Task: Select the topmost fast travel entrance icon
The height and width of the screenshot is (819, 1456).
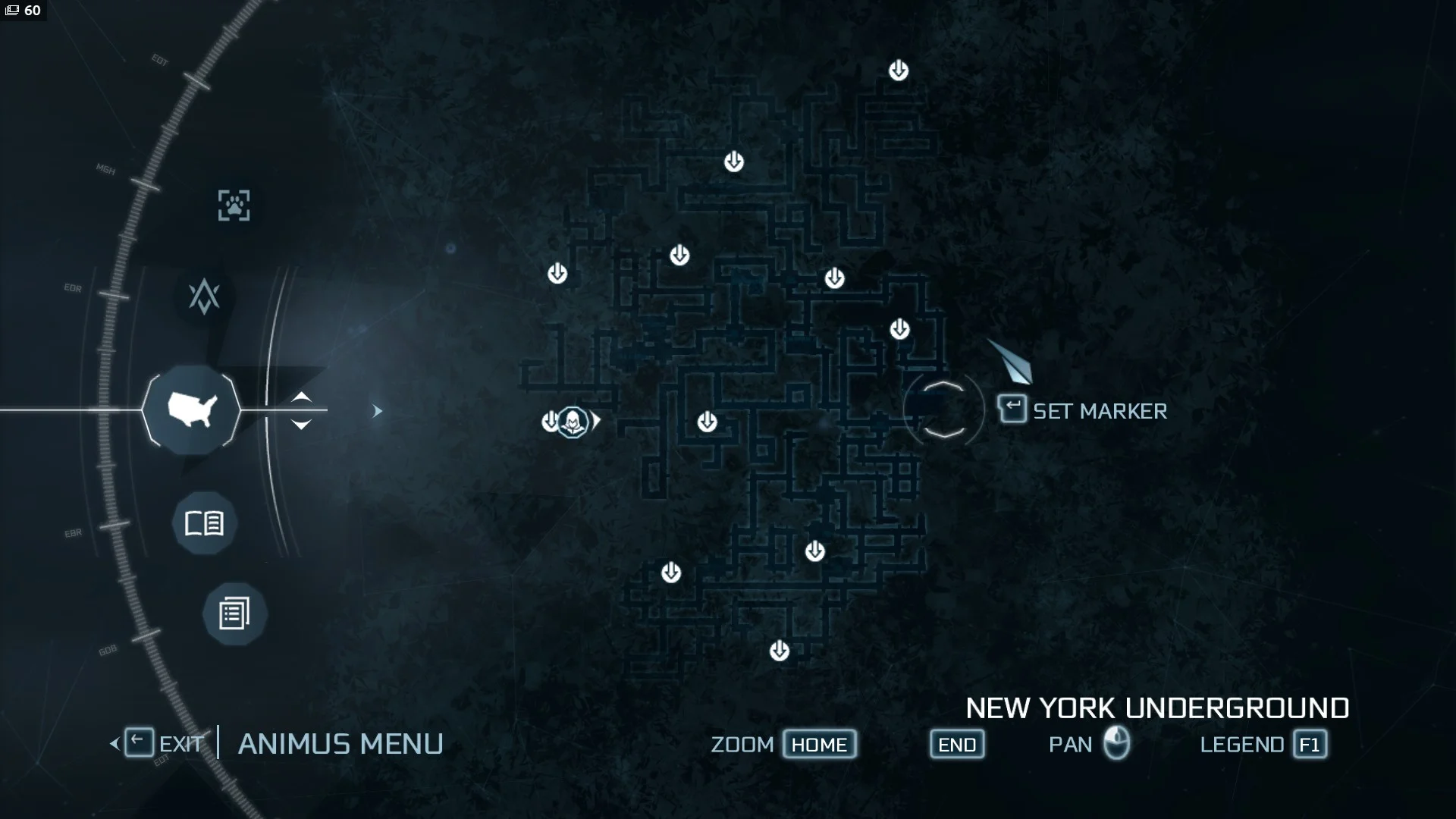Action: [898, 70]
